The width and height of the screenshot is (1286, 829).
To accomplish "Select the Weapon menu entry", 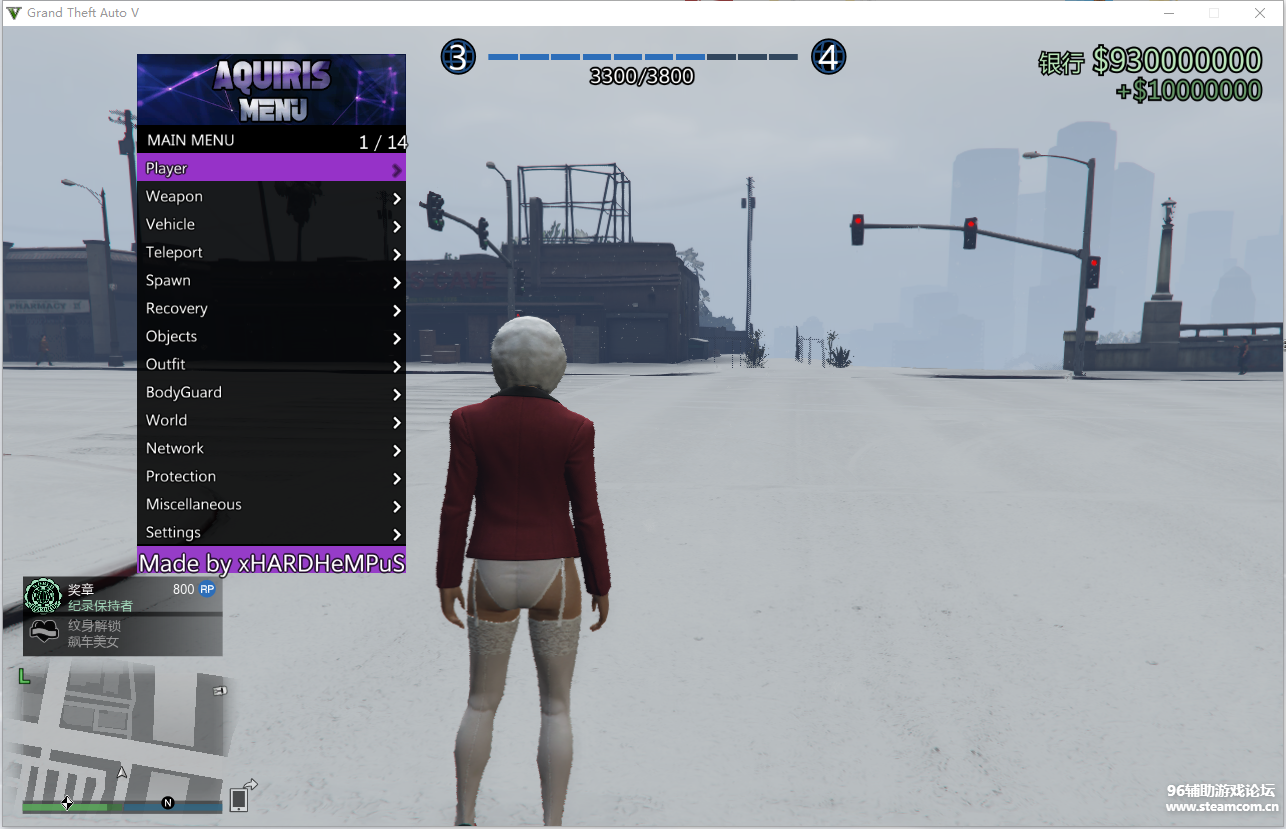I will pos(271,197).
